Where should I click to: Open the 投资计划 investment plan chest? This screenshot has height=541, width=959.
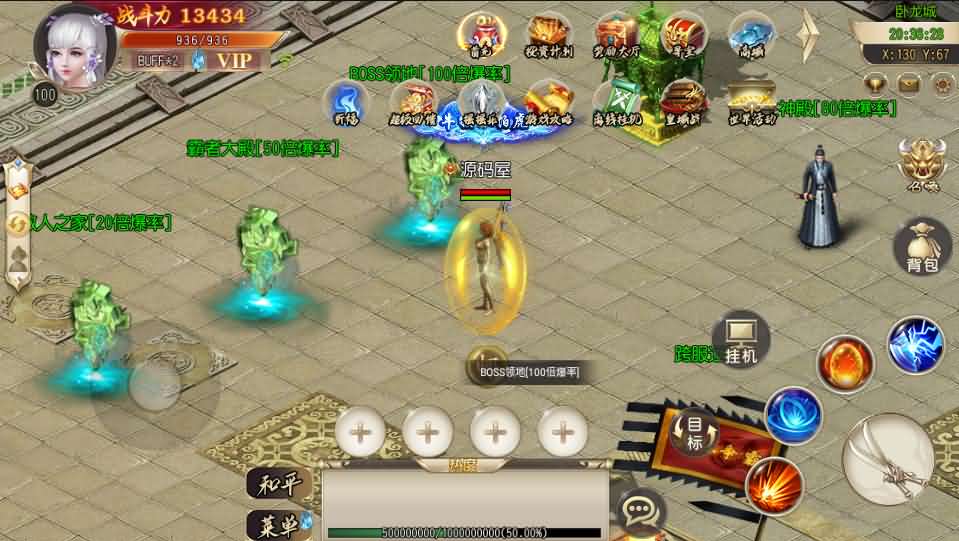[x=548, y=35]
